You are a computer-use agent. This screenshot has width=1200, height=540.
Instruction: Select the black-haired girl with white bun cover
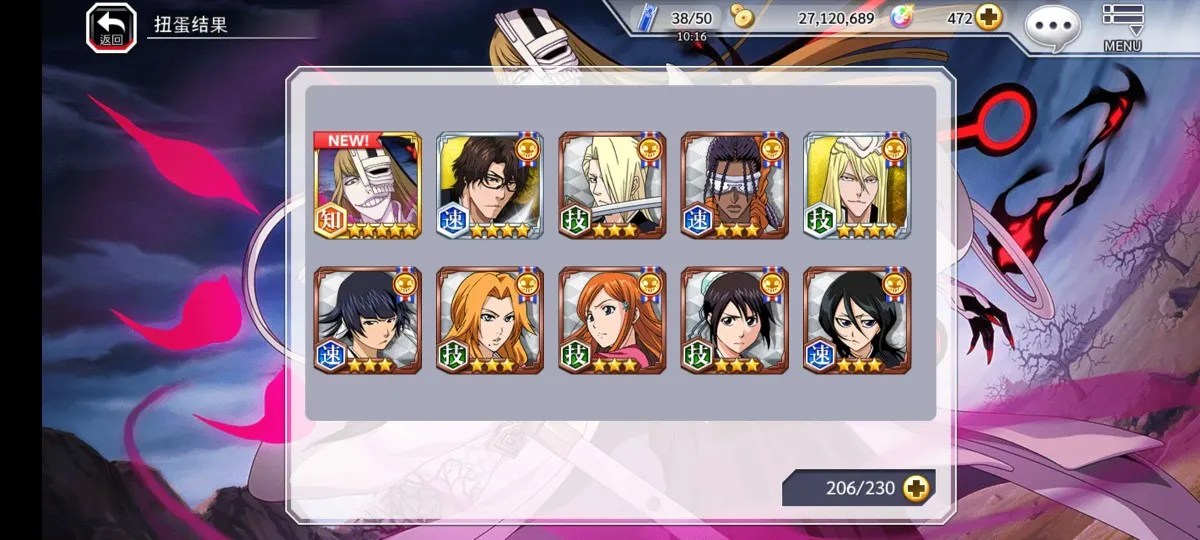coord(734,320)
